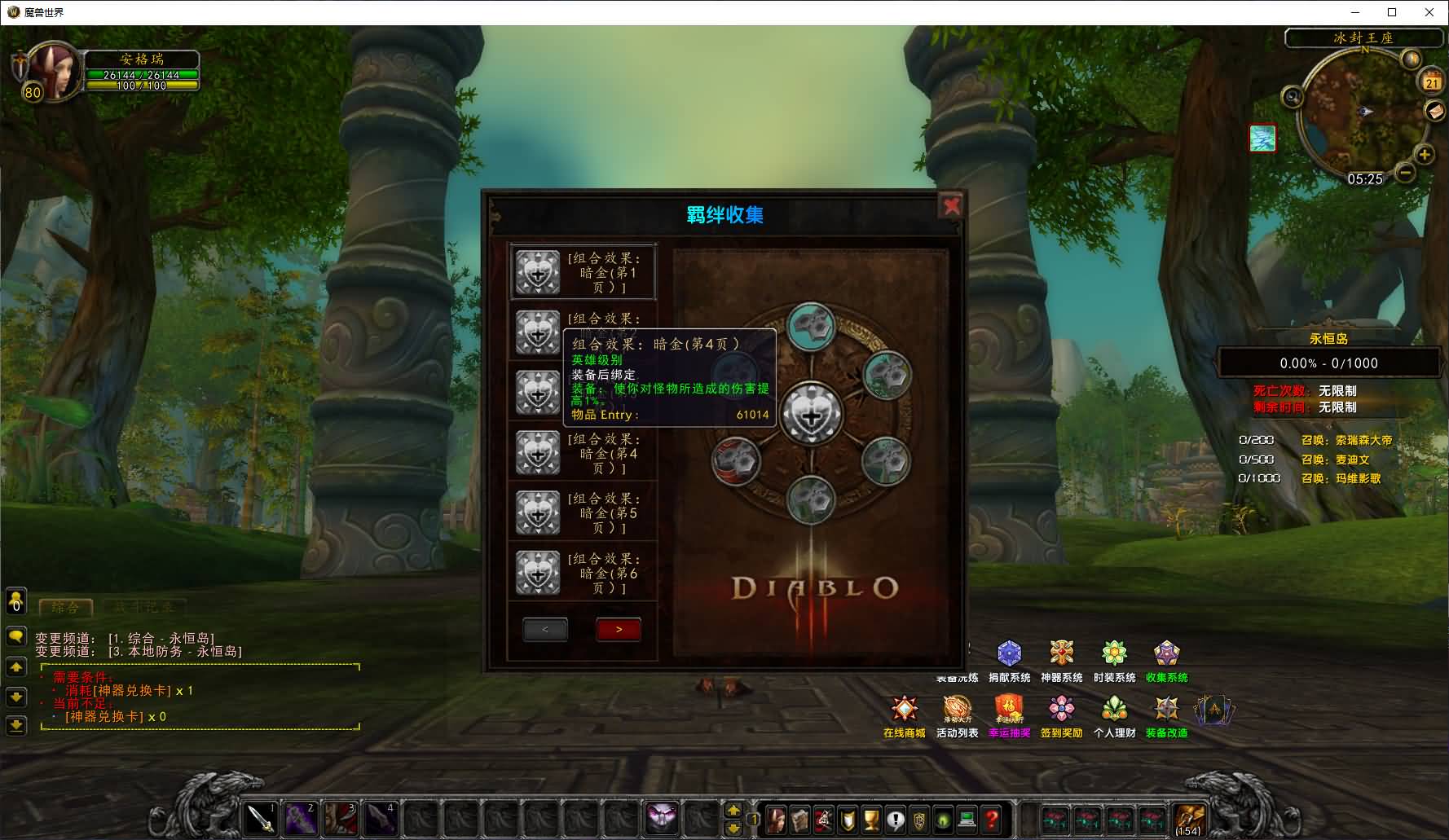Viewport: 1449px width, 840px height.
Task: Select 组合效果 暗金 第4页 entry
Action: coord(583,453)
